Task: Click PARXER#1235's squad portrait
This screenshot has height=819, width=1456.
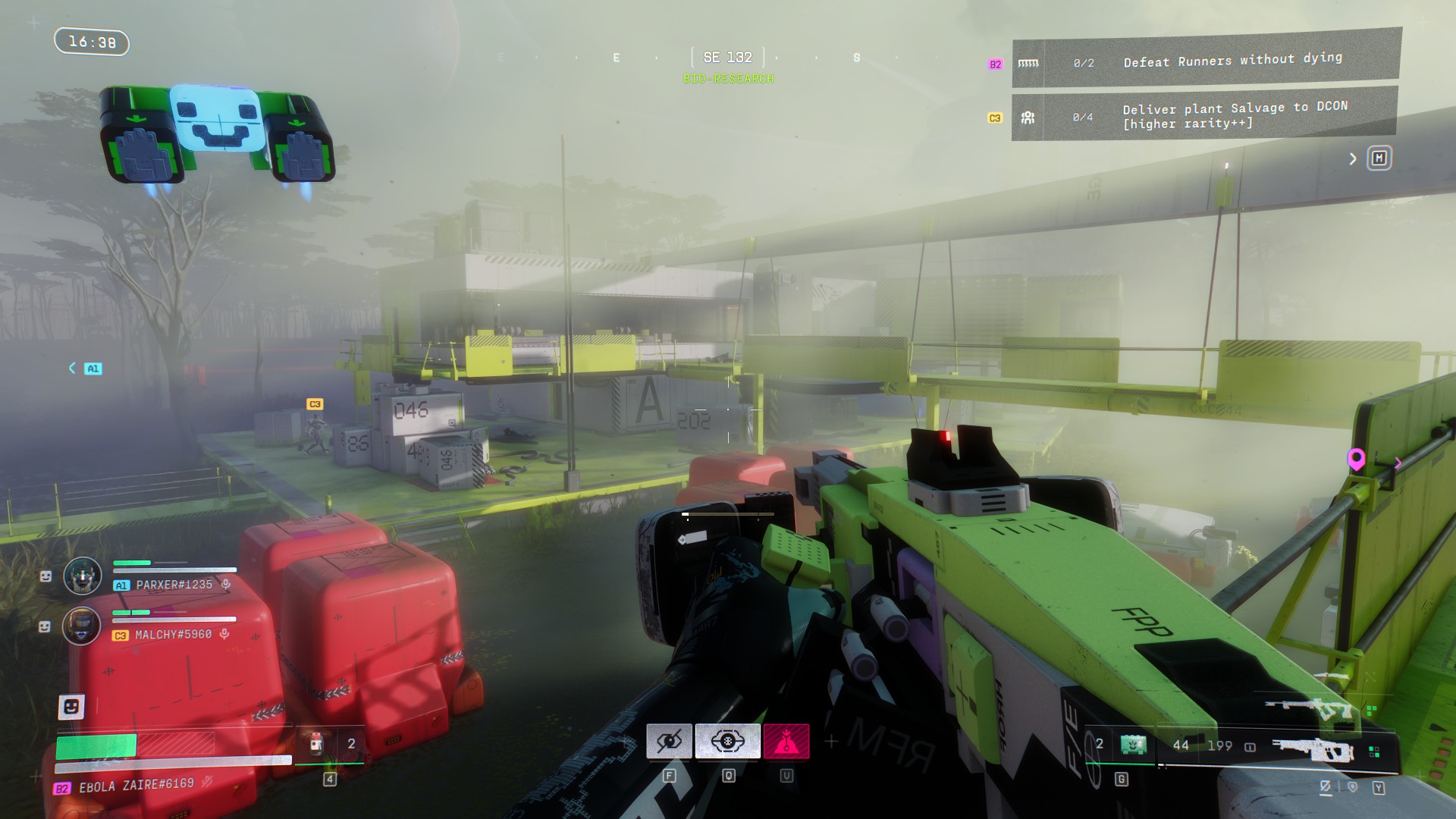Action: tap(82, 576)
